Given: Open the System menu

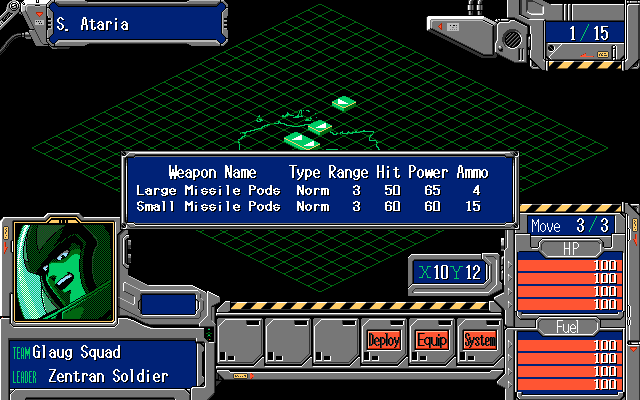Looking at the screenshot, I should point(480,340).
